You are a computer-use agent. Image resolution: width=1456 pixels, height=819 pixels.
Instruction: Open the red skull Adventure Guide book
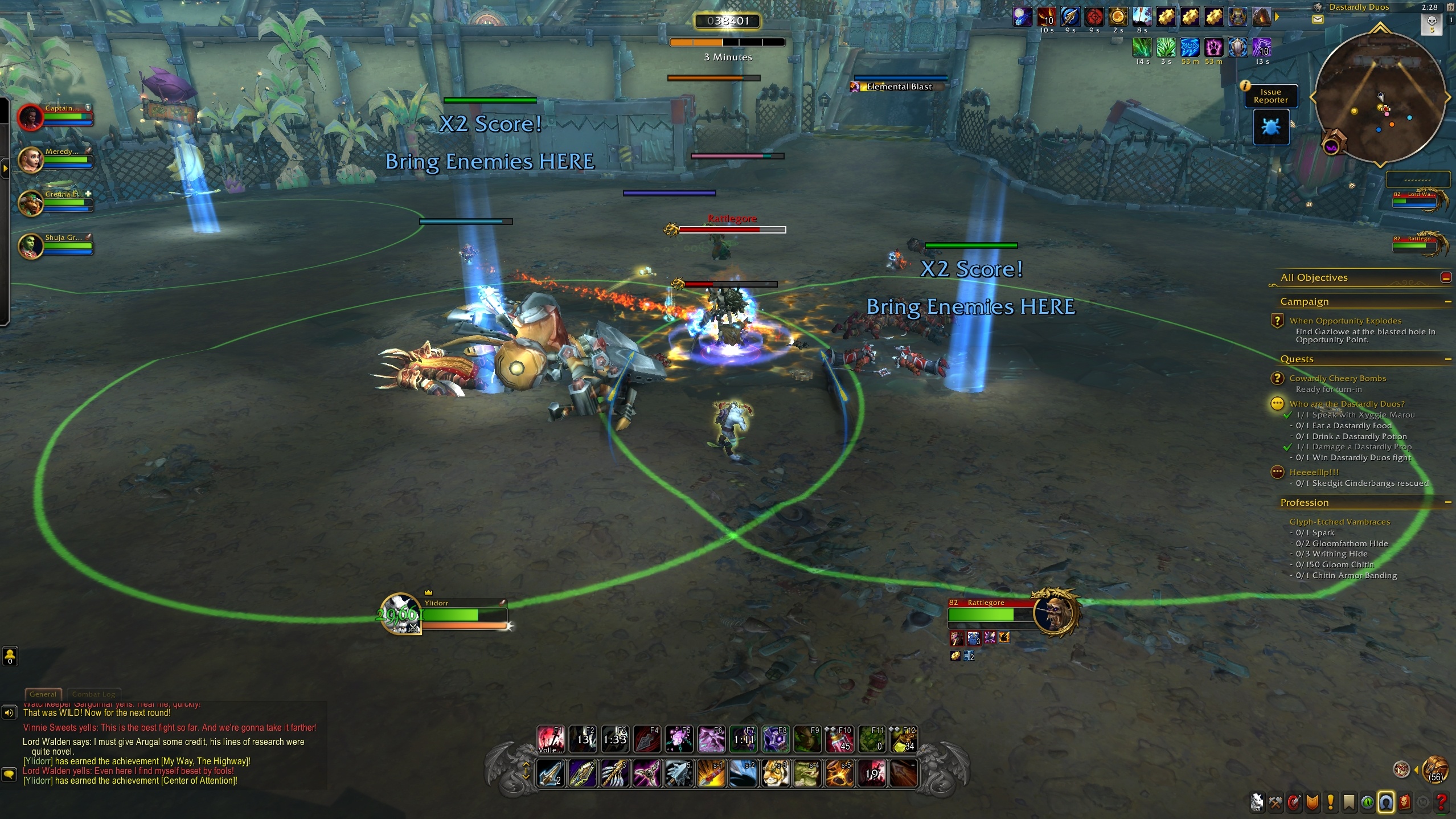pos(1405,802)
